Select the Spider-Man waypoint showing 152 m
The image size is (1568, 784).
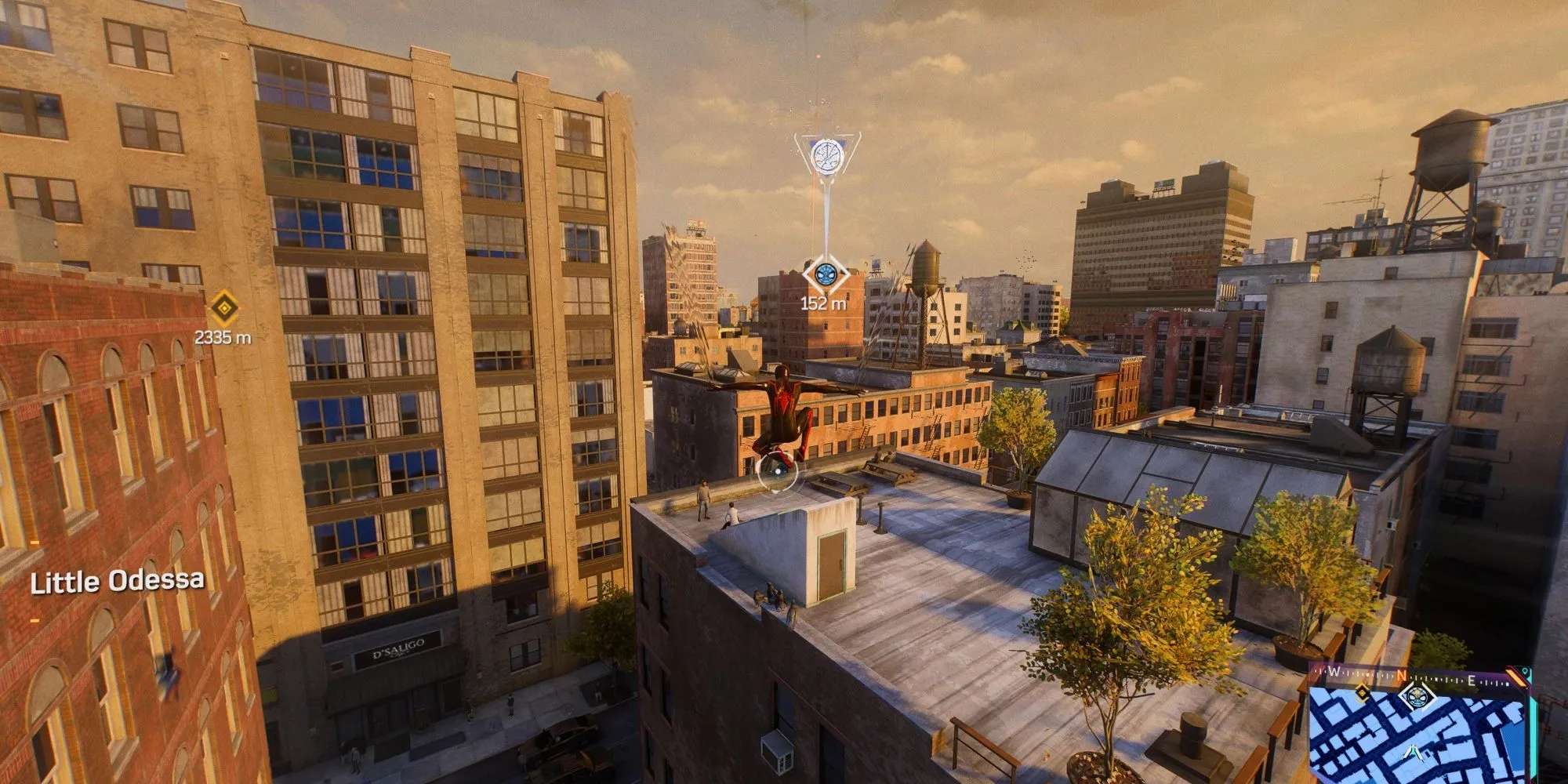click(x=825, y=274)
